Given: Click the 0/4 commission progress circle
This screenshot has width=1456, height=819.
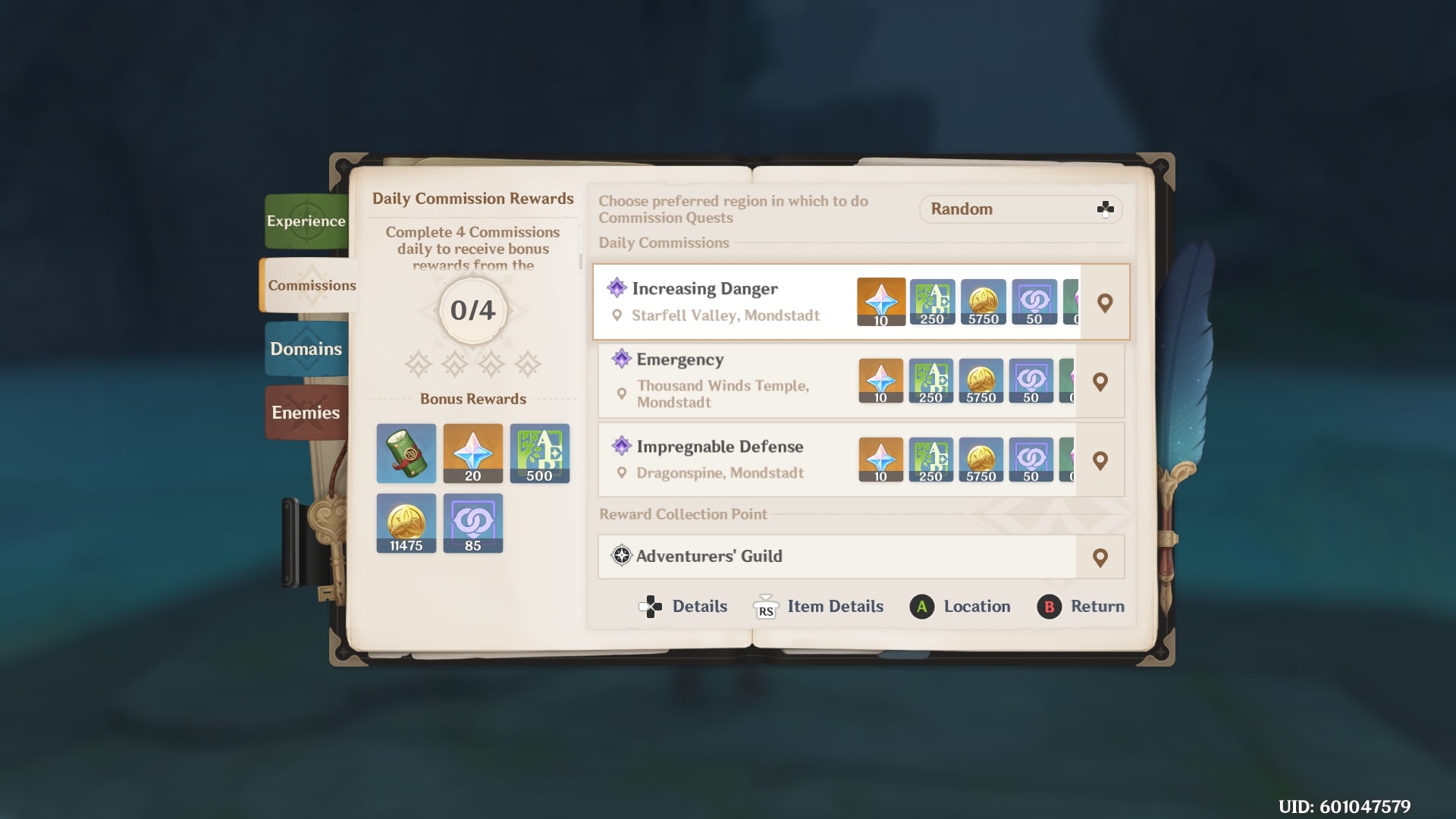Looking at the screenshot, I should [472, 309].
